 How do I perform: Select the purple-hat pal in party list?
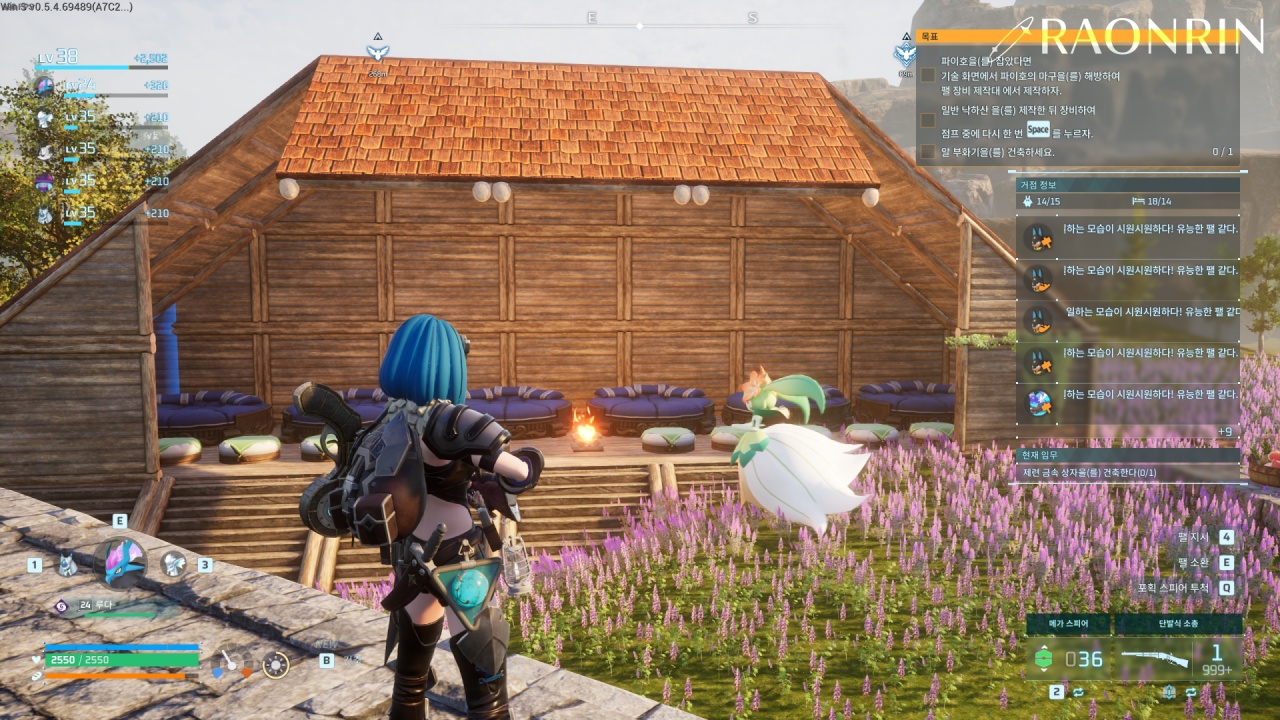point(44,182)
